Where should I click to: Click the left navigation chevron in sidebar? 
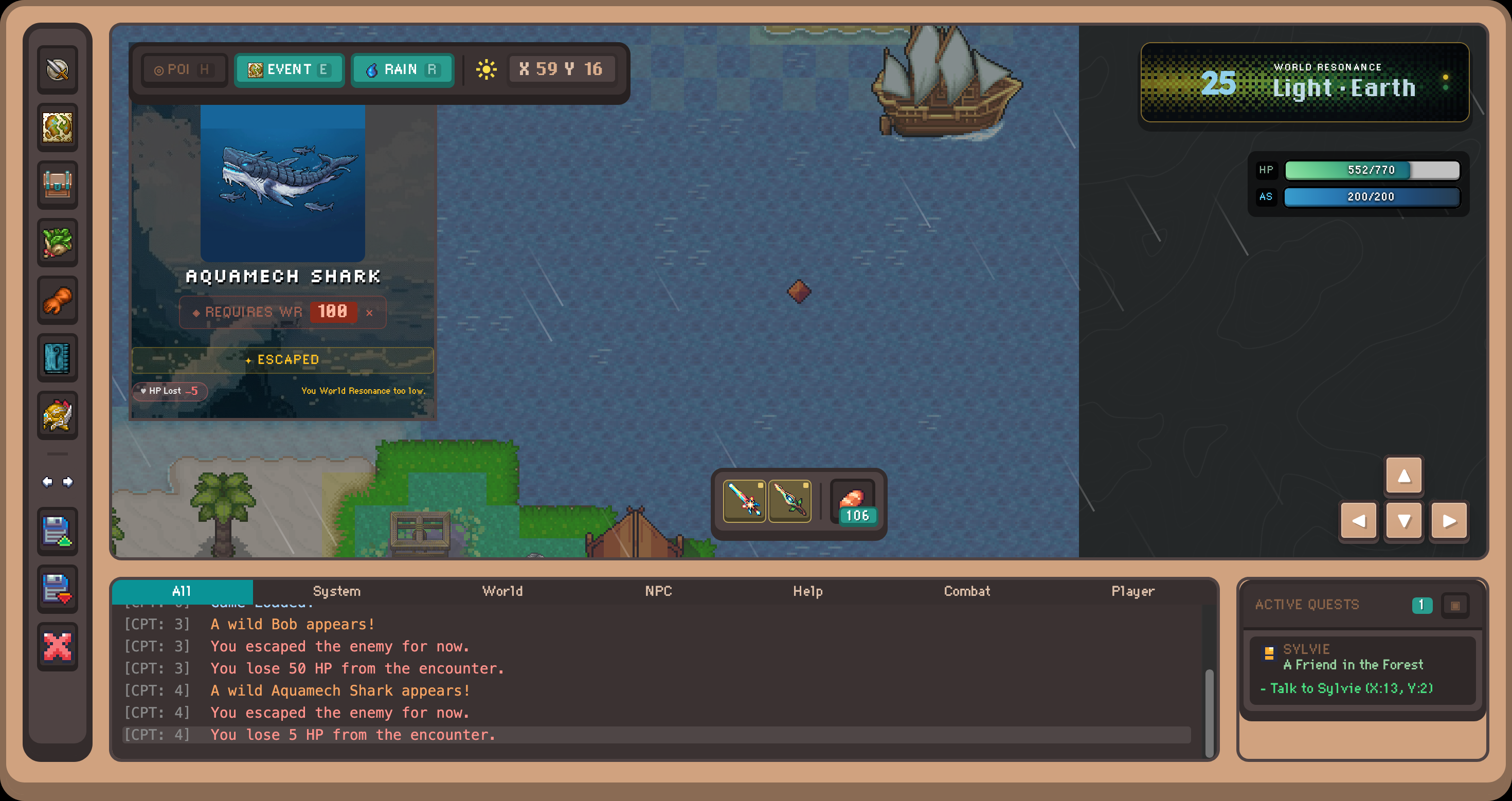click(47, 481)
